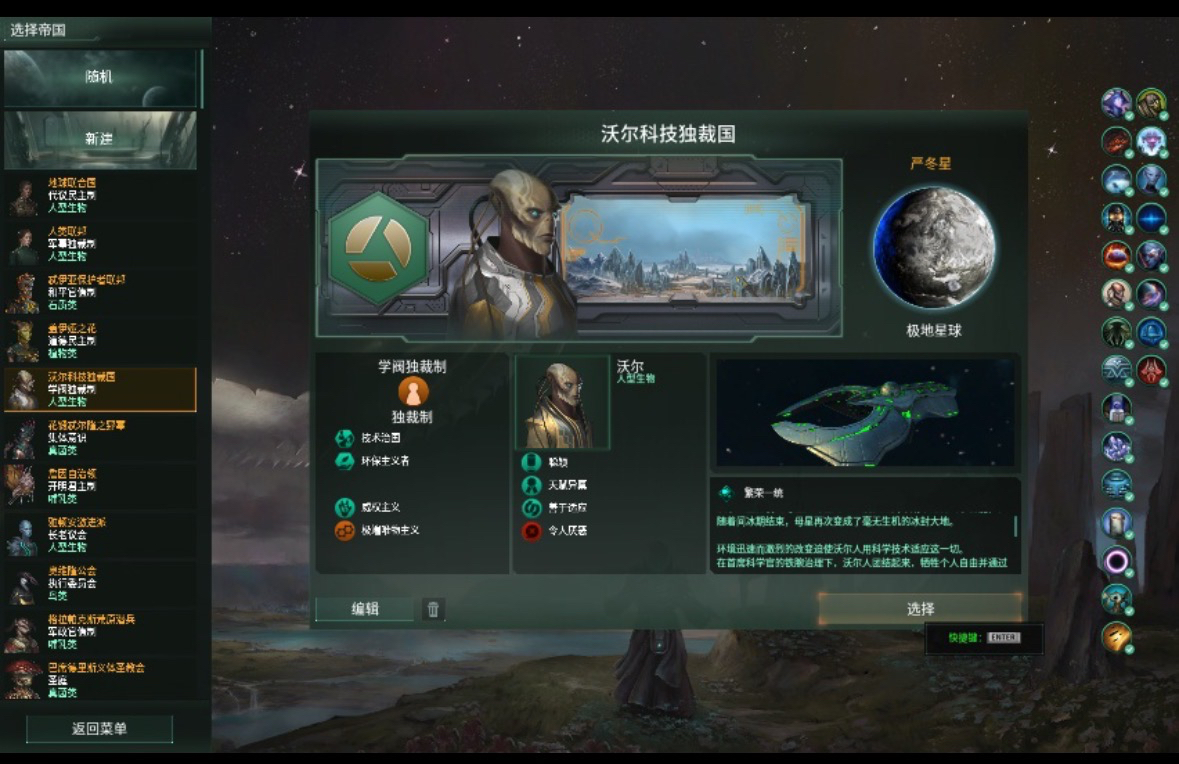This screenshot has width=1179, height=764.
Task: Choose the 随机 (random) empire option
Action: (x=100, y=78)
